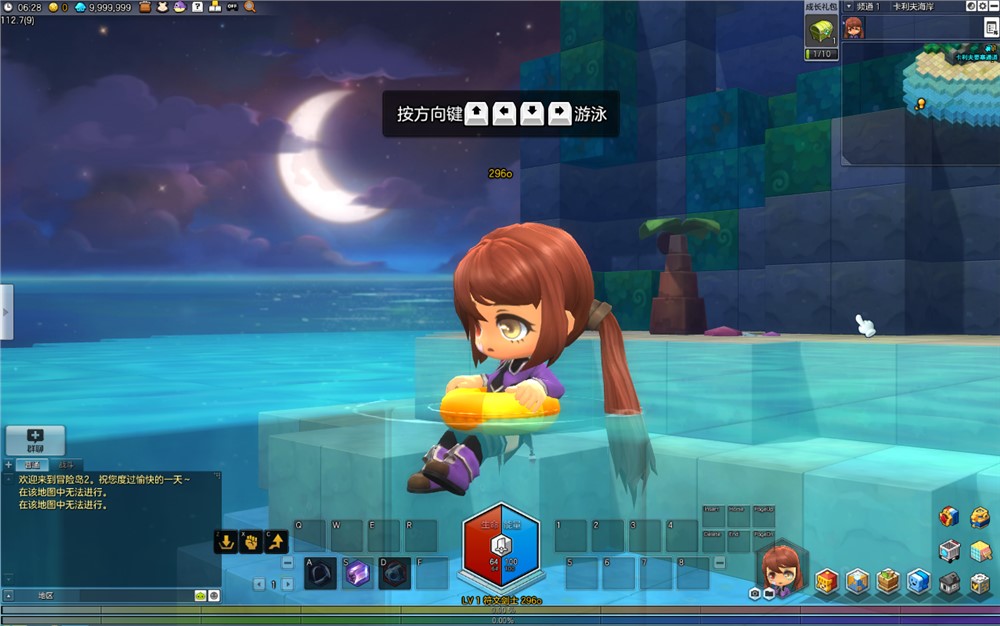Screen dimensions: 1000x626
Task: Minimize the minimap panel
Action: tap(992, 6)
